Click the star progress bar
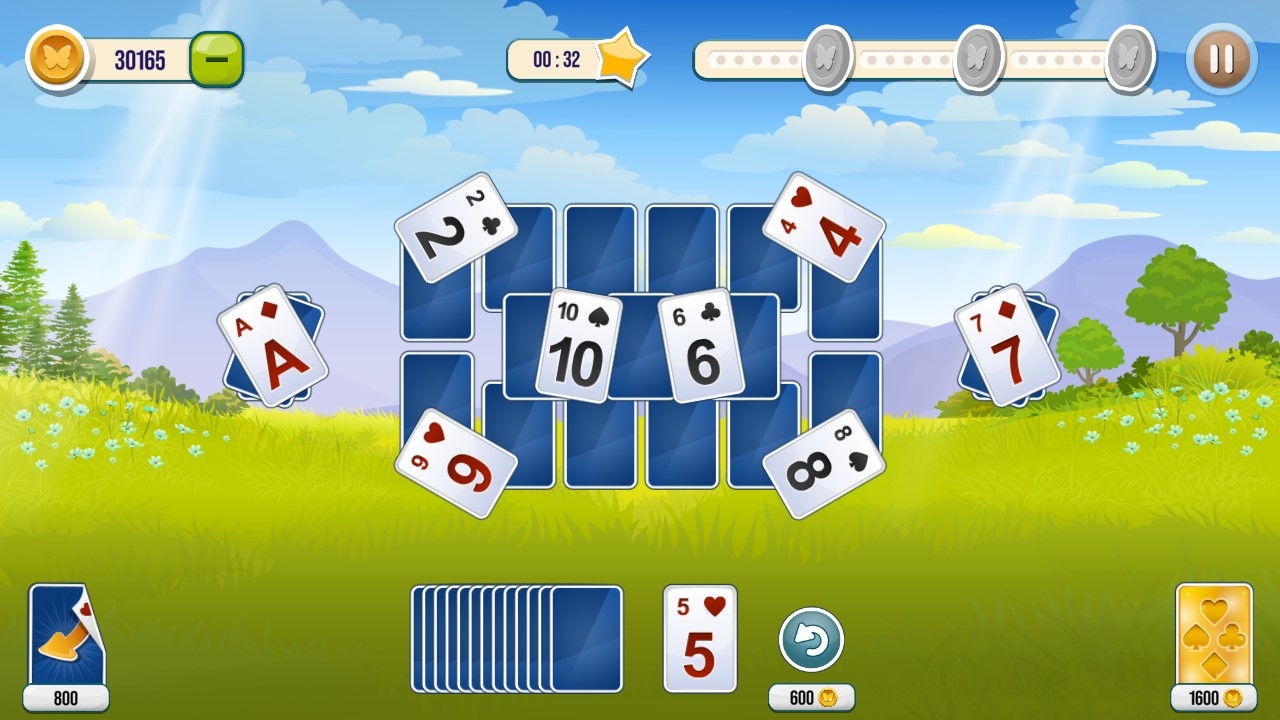1280x720 pixels. (920, 58)
